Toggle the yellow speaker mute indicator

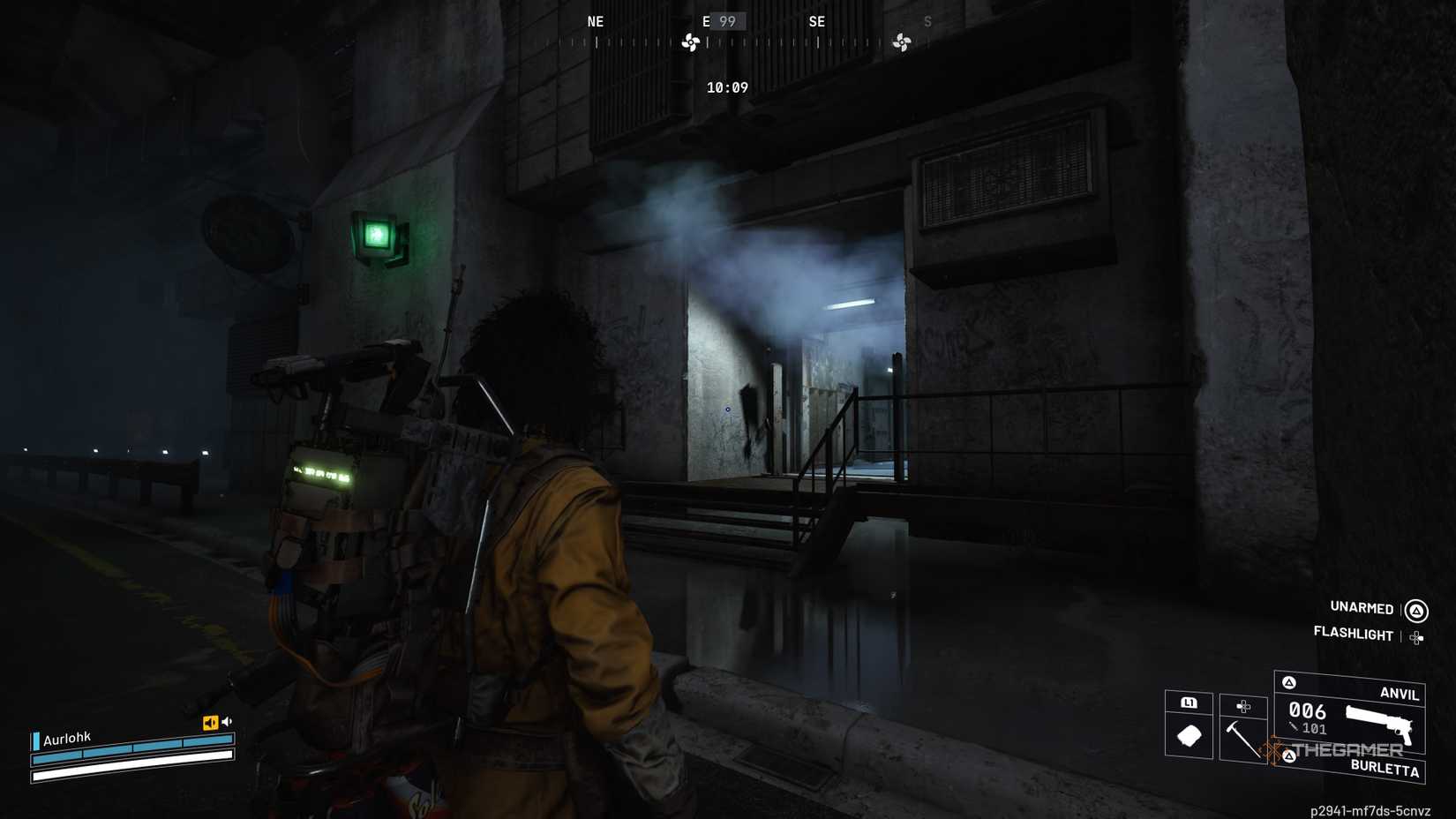click(209, 723)
